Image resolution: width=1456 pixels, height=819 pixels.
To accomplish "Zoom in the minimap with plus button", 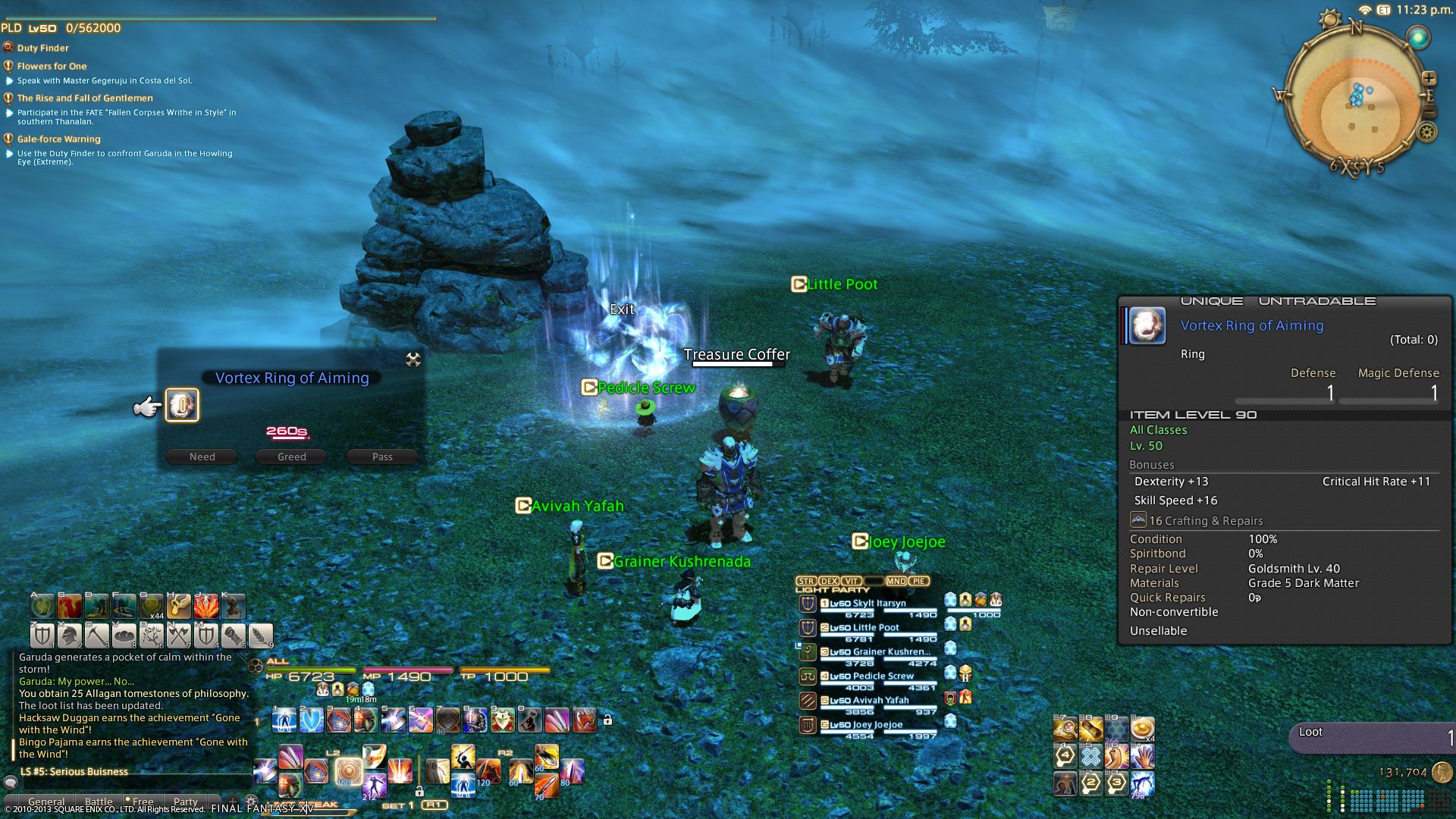I will [x=1429, y=78].
